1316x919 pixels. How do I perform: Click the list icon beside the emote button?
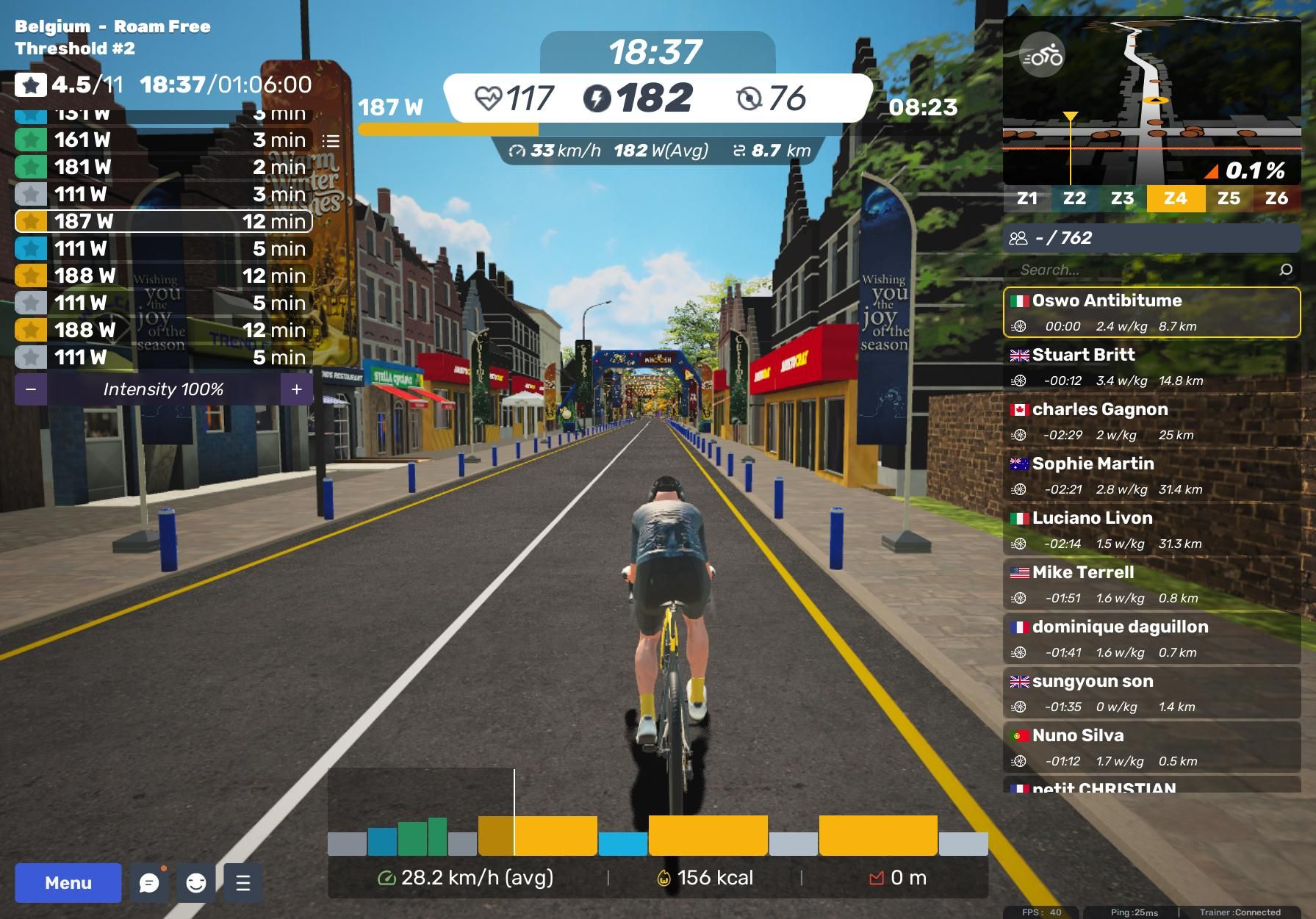coord(243,882)
